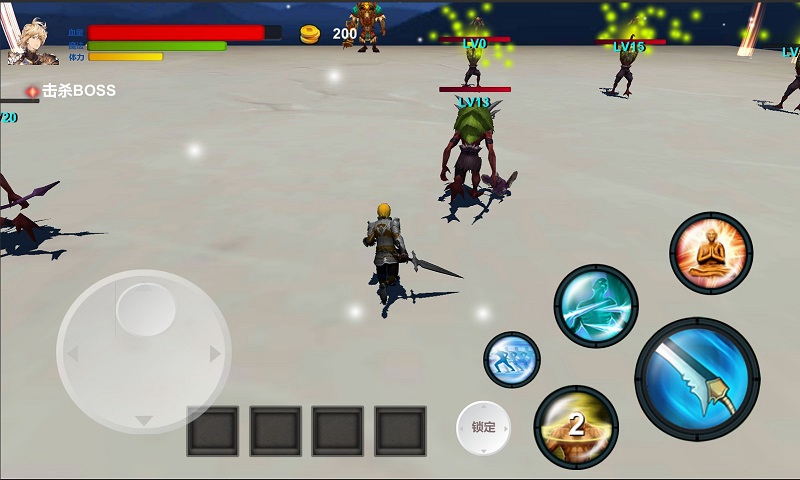Toggle the 锁定 target lock button
The height and width of the screenshot is (480, 800).
pyautogui.click(x=484, y=426)
